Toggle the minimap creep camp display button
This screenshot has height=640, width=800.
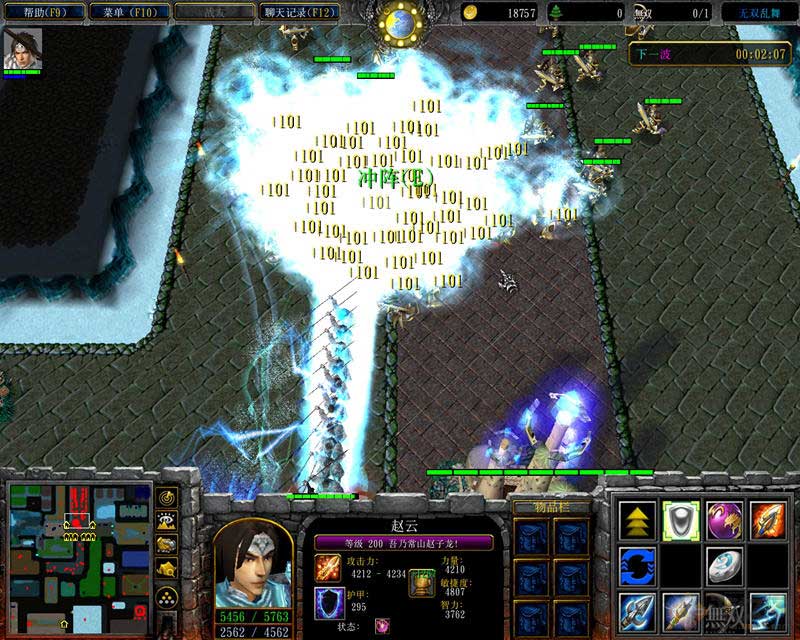pyautogui.click(x=167, y=568)
